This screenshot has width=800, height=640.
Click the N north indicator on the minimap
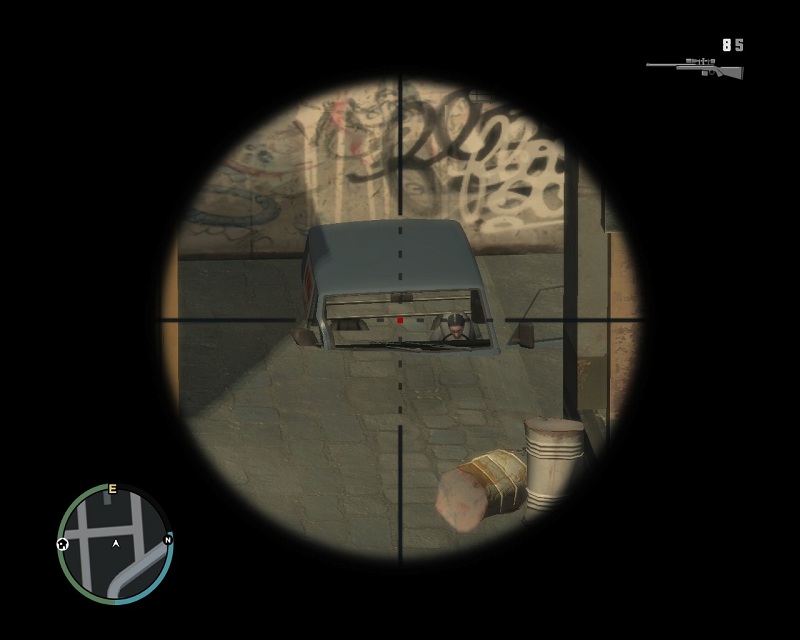point(168,540)
